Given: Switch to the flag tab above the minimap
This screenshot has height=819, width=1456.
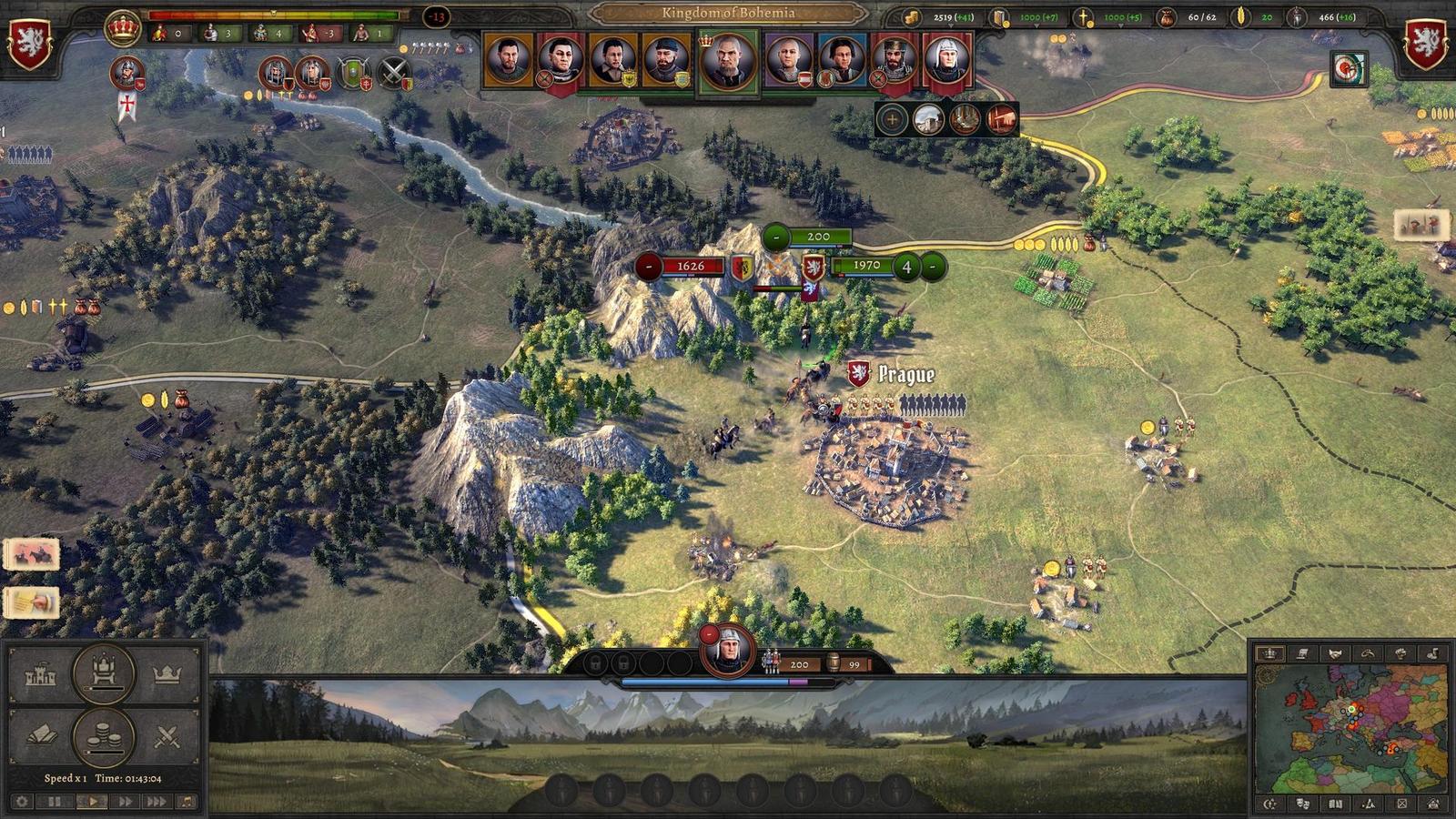Looking at the screenshot, I should coord(1303,653).
